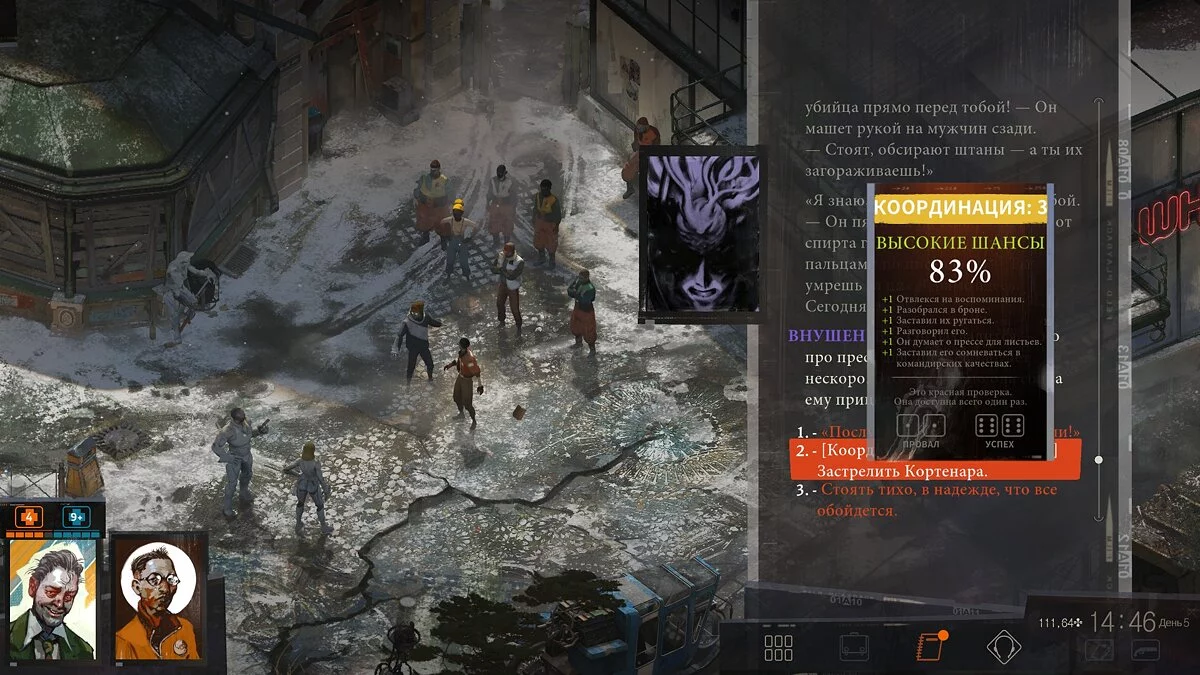Open the briefcase inventory
1200x675 pixels.
coord(854,648)
